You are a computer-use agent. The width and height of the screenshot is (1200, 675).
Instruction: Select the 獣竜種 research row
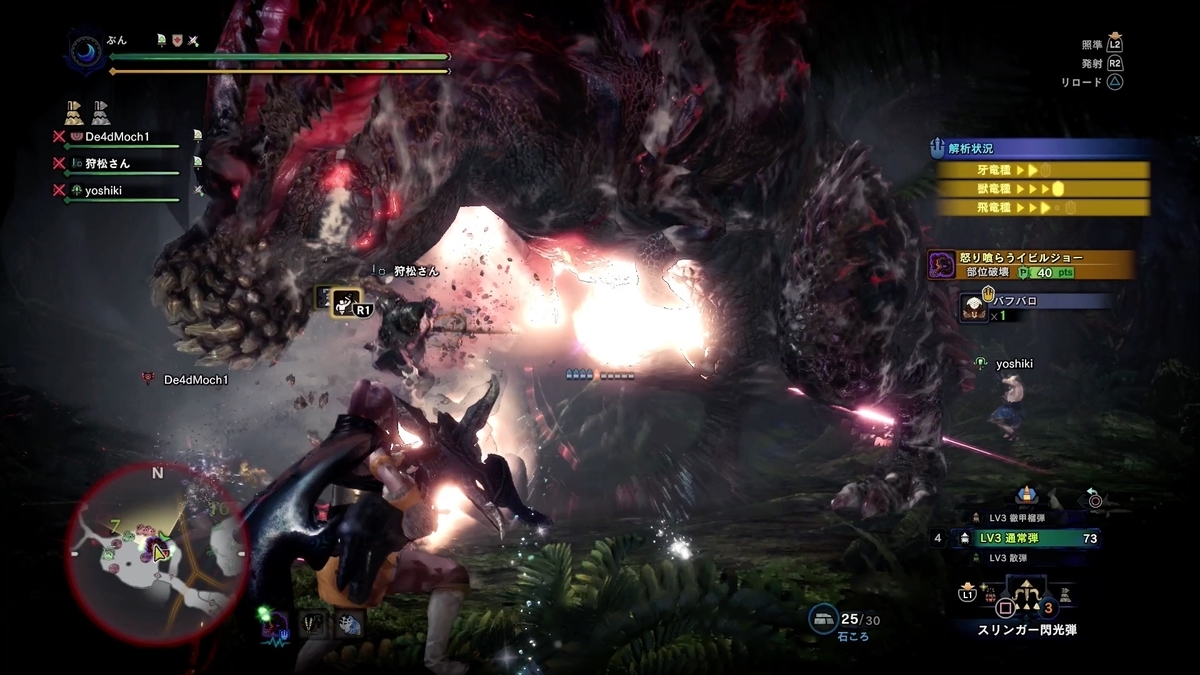coord(1042,188)
